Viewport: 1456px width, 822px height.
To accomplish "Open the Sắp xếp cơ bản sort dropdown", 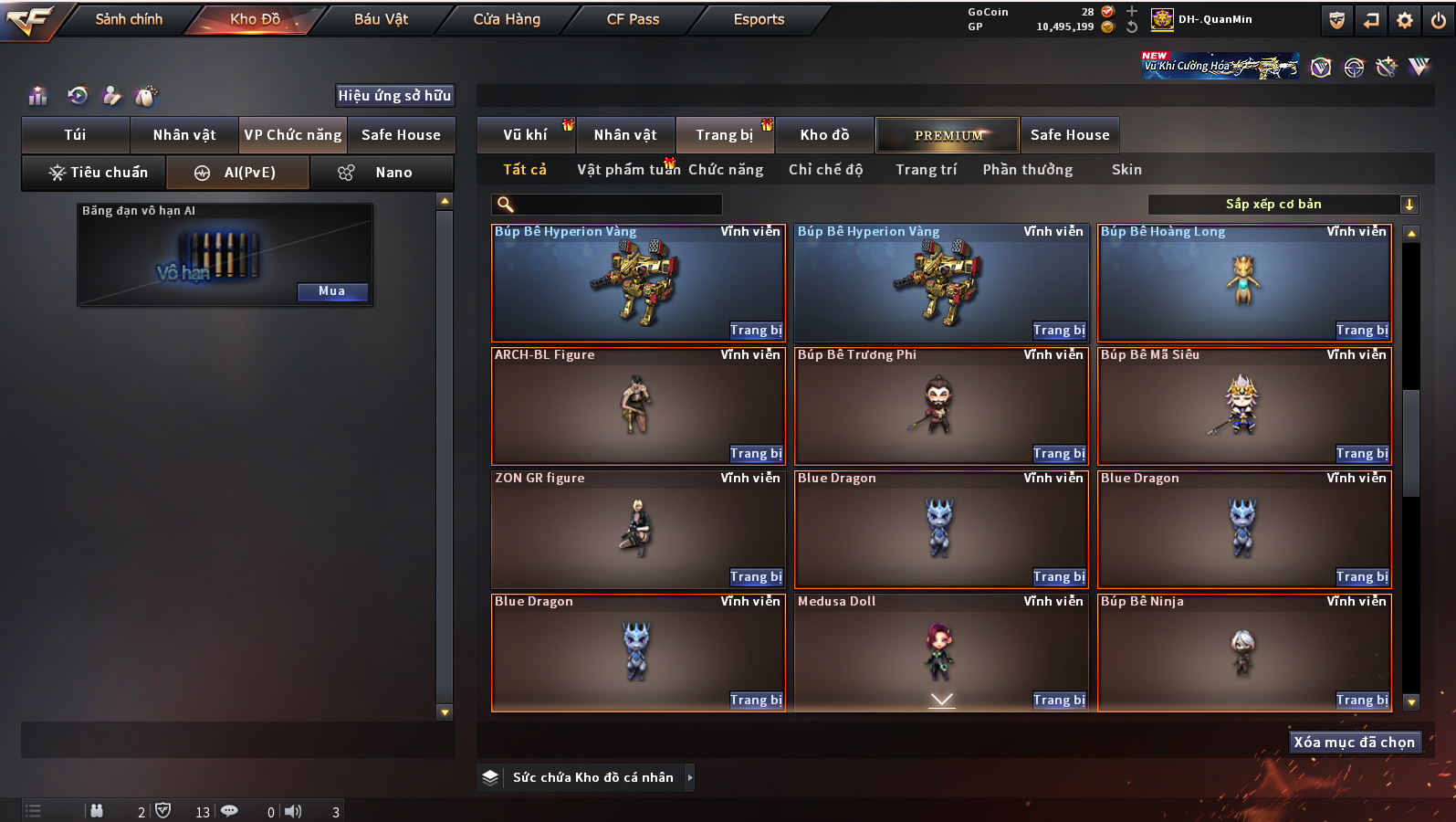I will (1283, 205).
